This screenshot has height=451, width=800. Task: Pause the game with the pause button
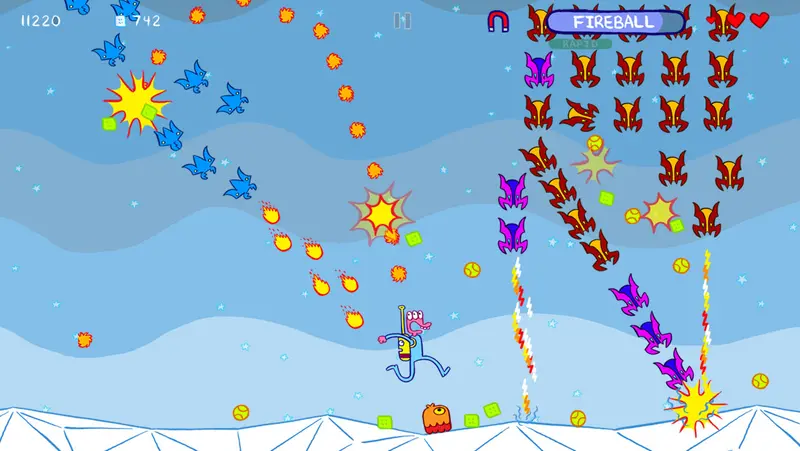[402, 20]
